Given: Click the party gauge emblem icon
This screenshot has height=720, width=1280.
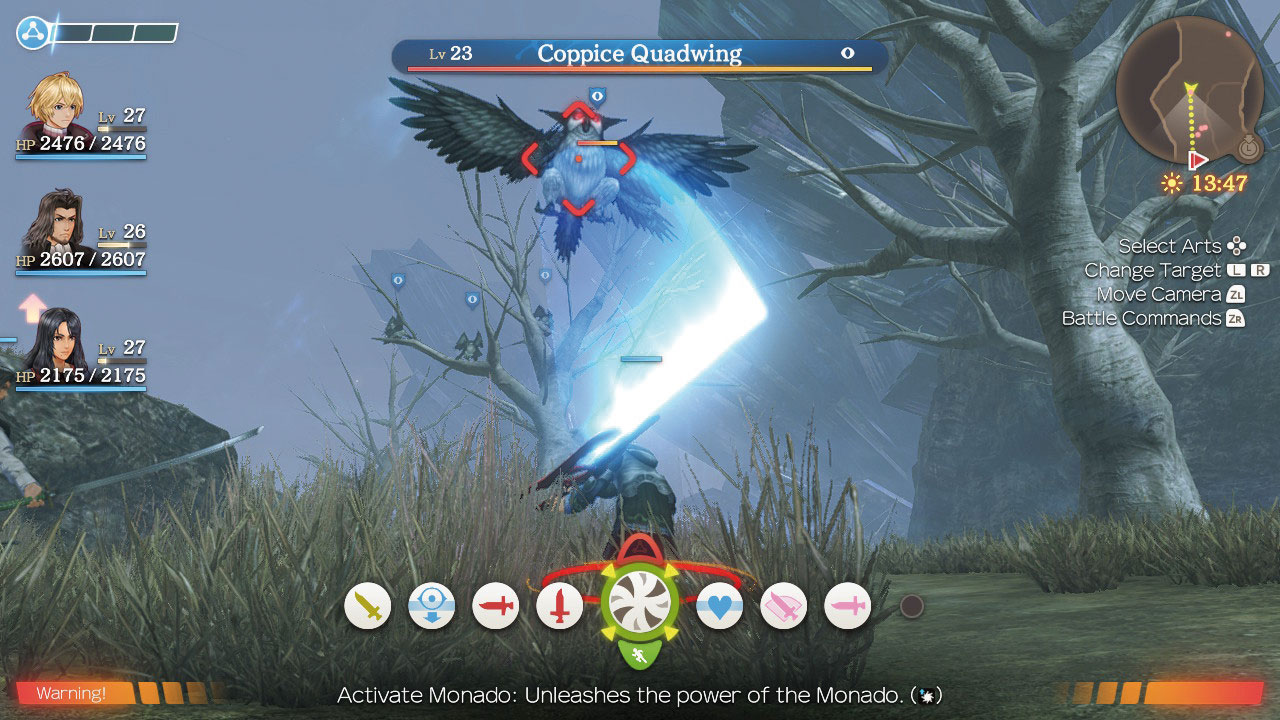Looking at the screenshot, I should 32,33.
